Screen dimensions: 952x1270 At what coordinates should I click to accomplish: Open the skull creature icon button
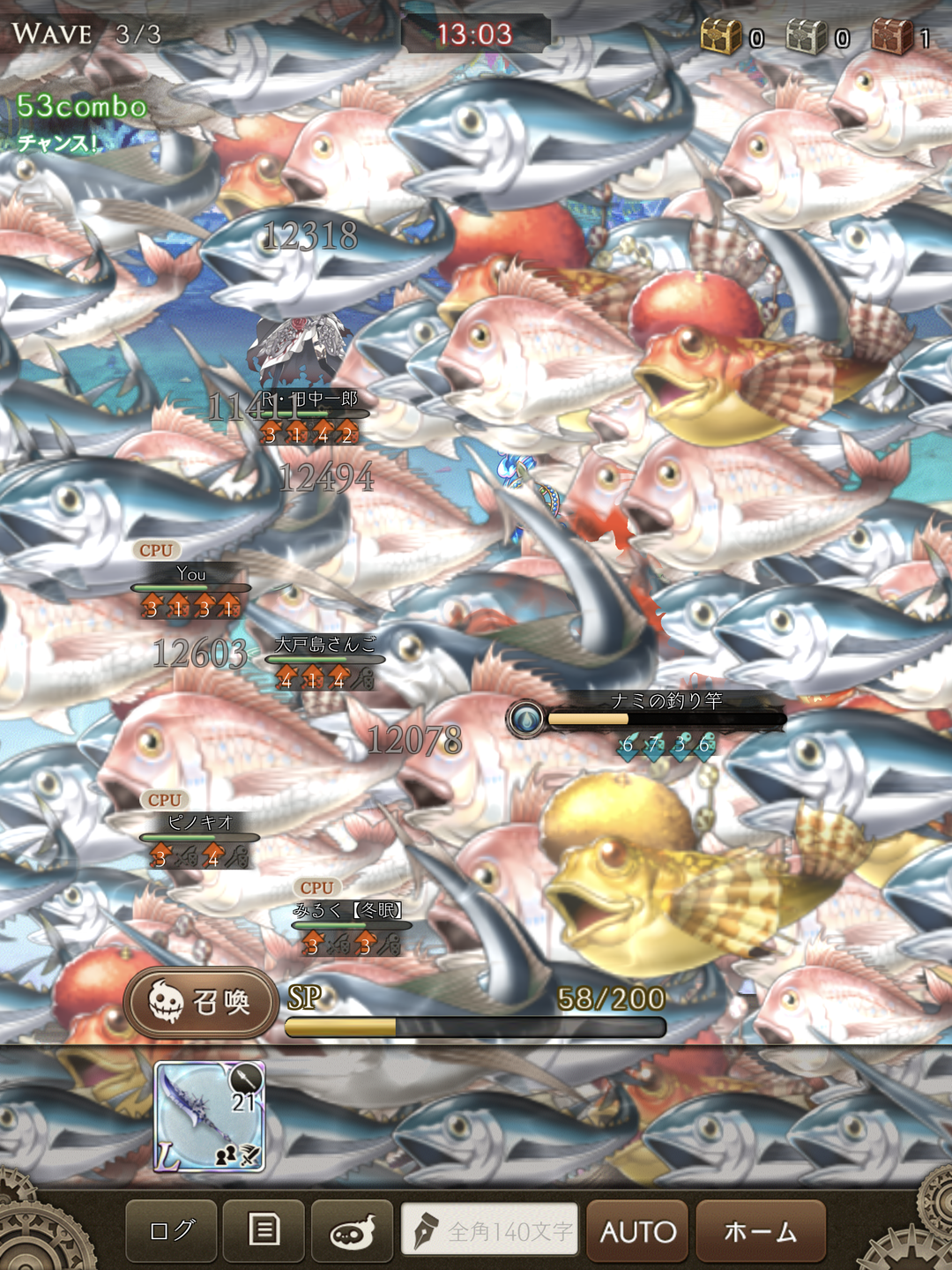pyautogui.click(x=353, y=1230)
